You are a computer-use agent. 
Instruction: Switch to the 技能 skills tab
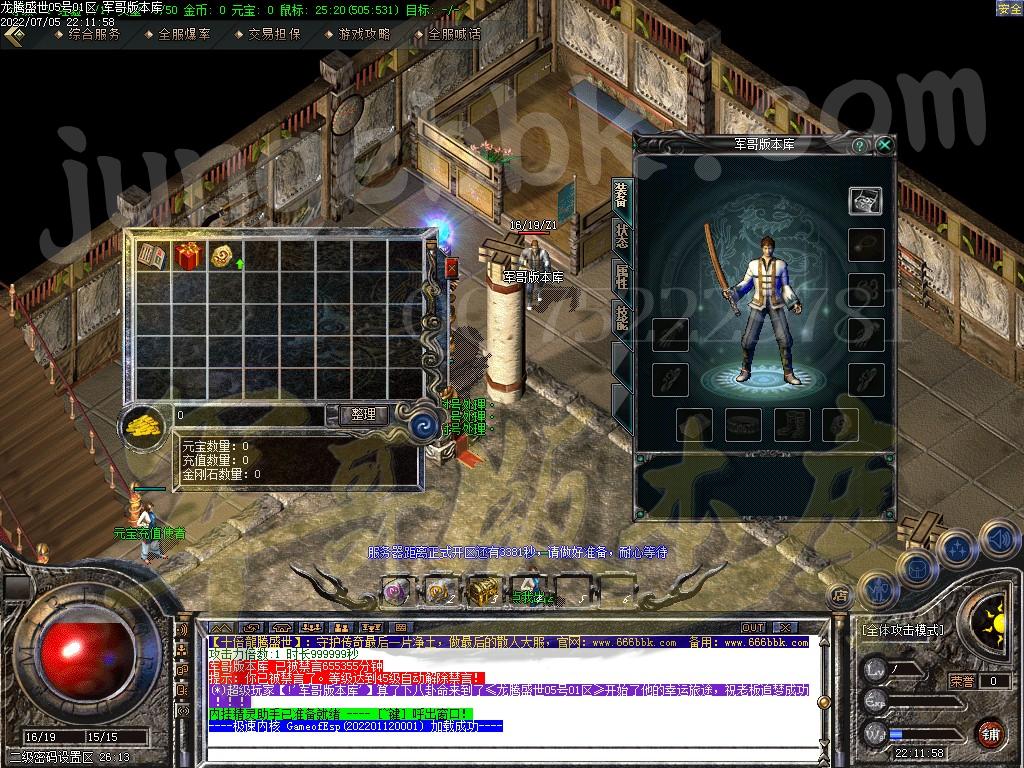pos(621,316)
